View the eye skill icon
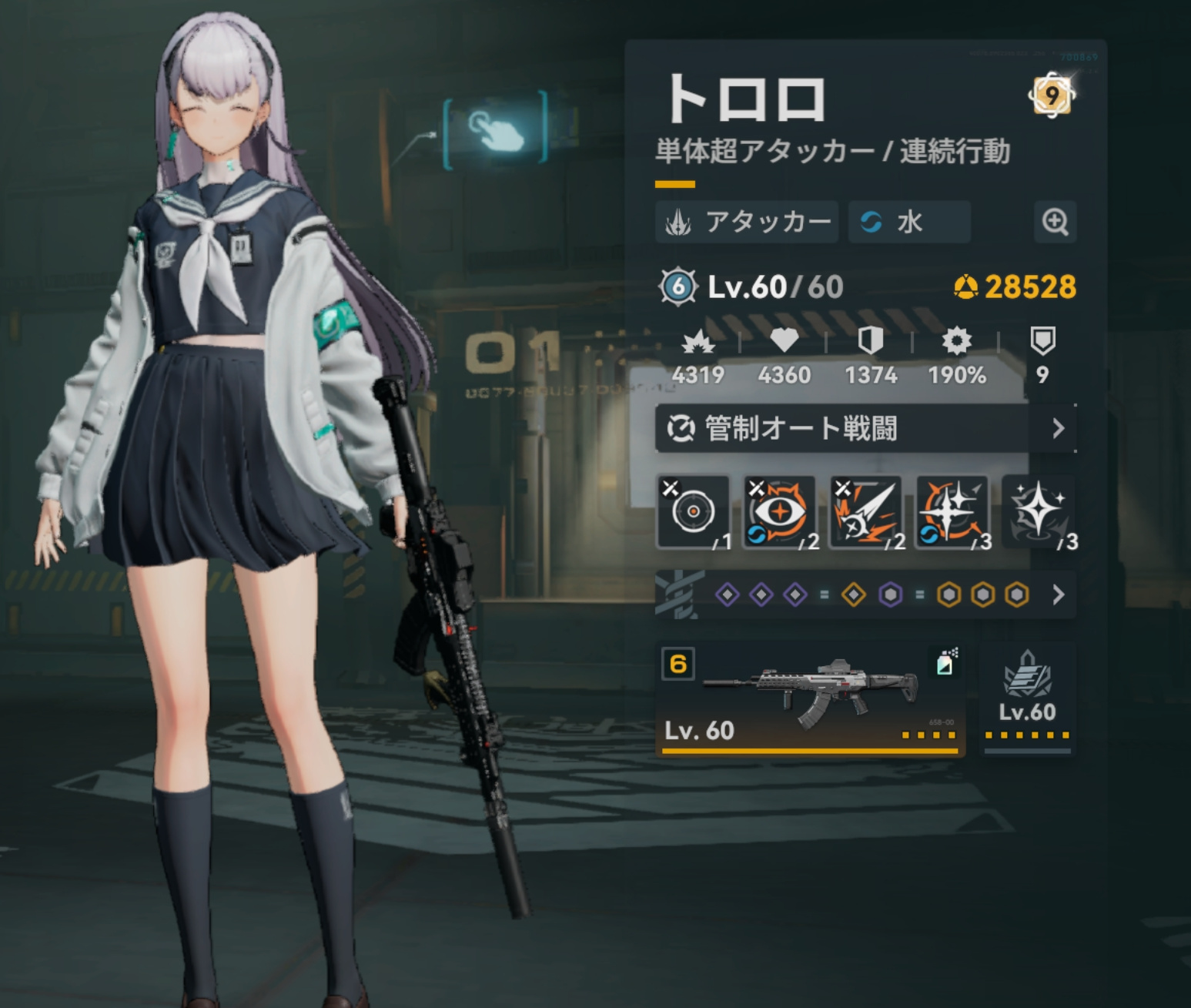The width and height of the screenshot is (1191, 1008). (x=779, y=512)
